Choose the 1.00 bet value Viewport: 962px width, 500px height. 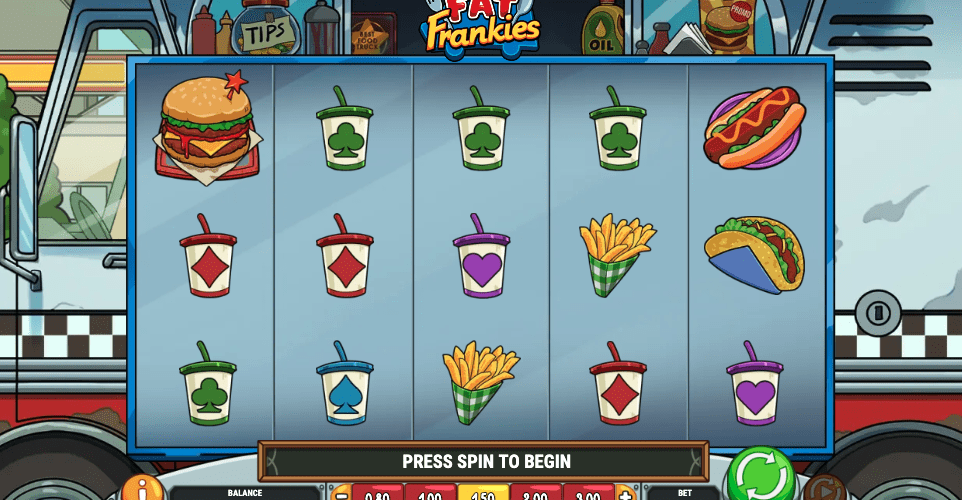pyautogui.click(x=430, y=494)
